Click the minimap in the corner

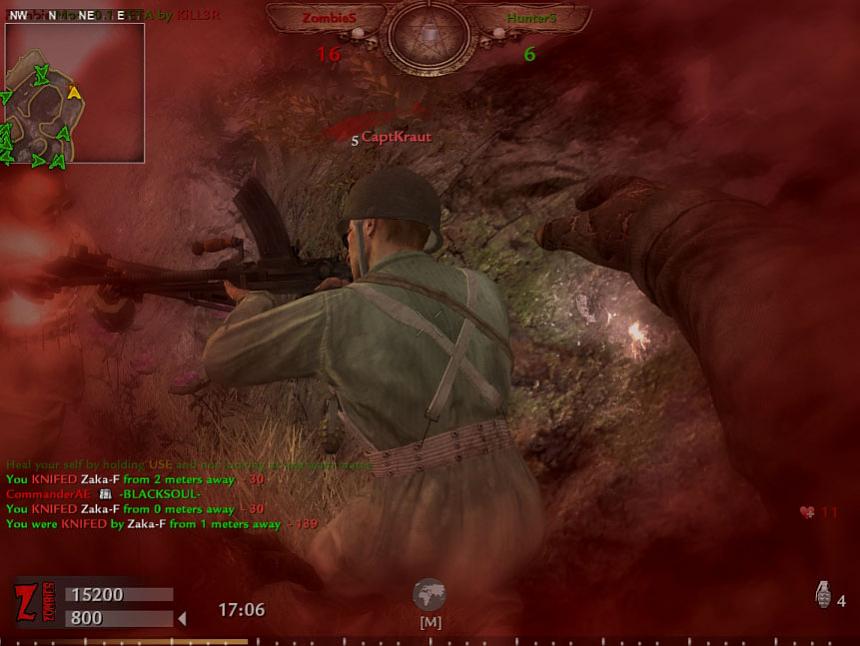75,93
